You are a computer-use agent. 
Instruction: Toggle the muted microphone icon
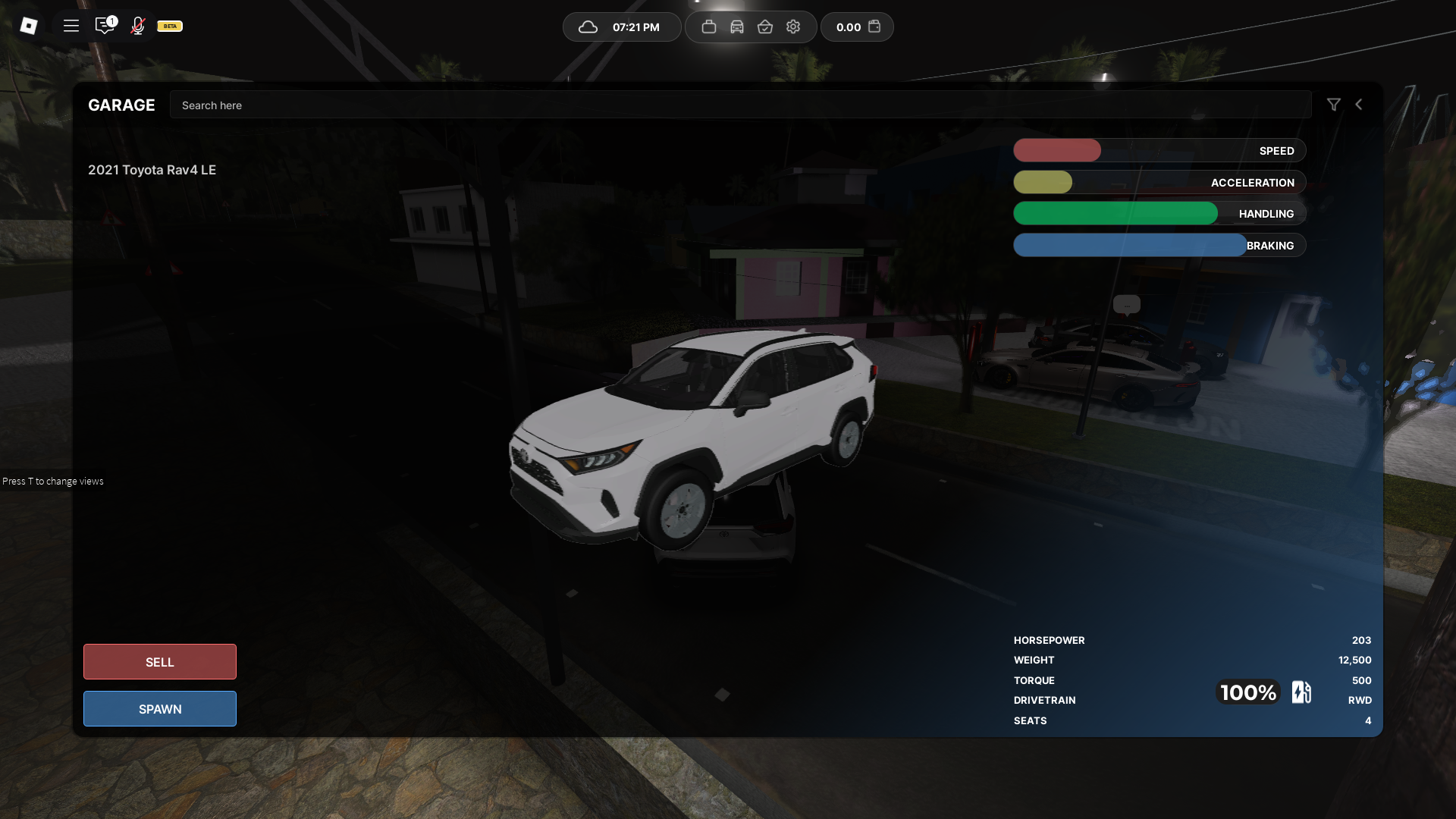coord(137,26)
